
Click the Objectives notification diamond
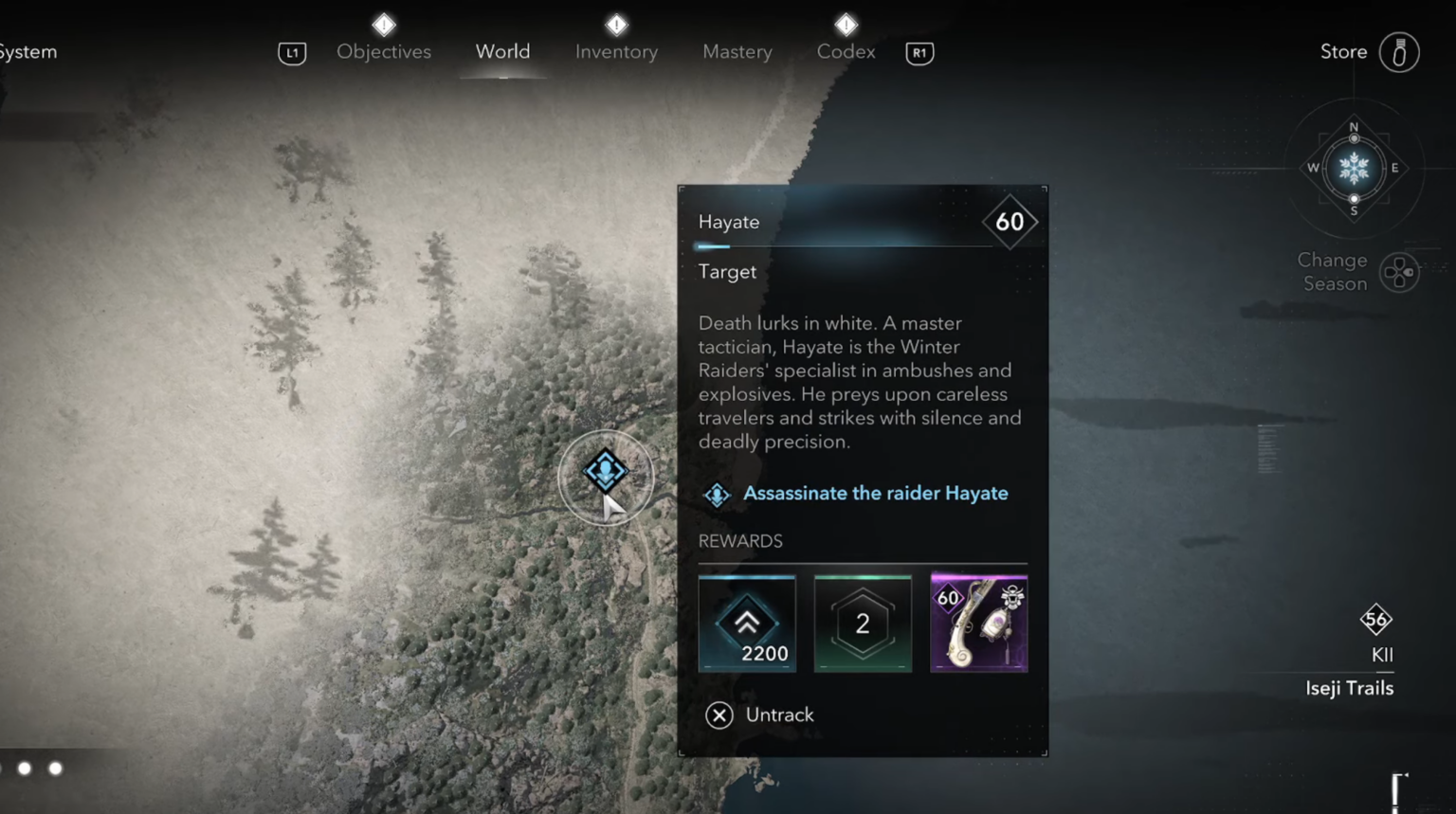384,25
